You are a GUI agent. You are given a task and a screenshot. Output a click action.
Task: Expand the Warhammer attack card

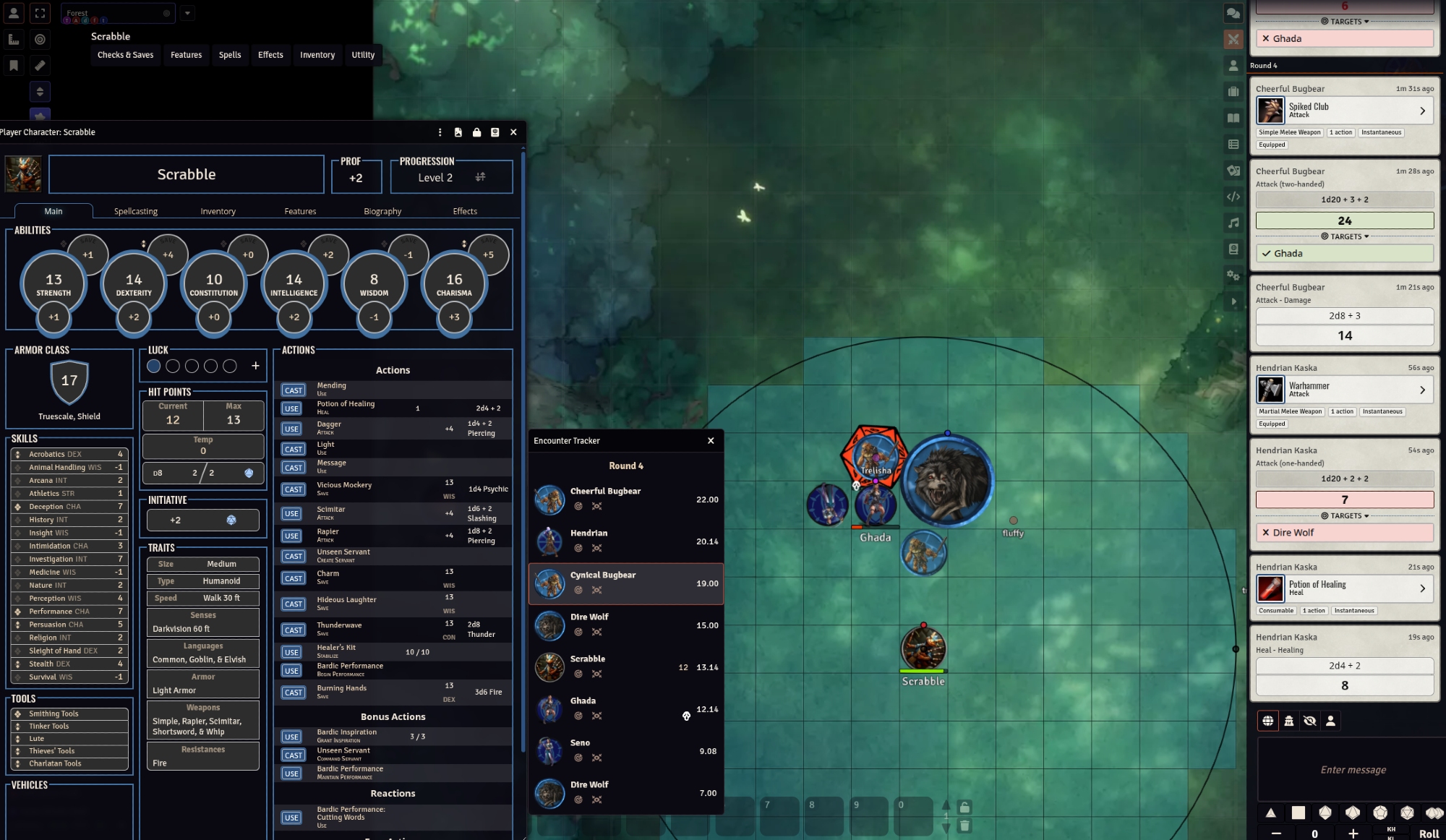(1422, 390)
